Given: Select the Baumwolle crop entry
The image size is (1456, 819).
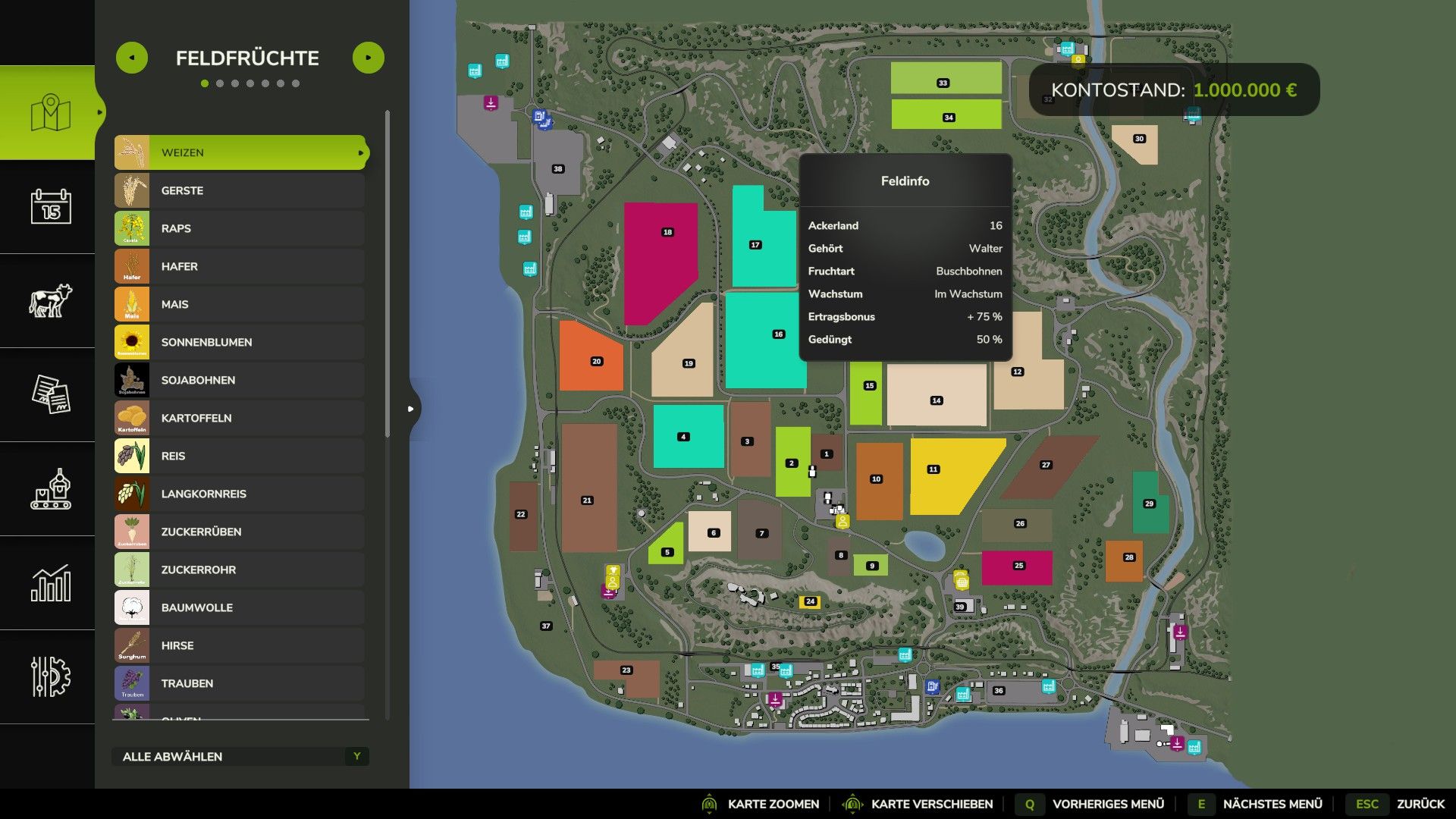Looking at the screenshot, I should pos(240,607).
